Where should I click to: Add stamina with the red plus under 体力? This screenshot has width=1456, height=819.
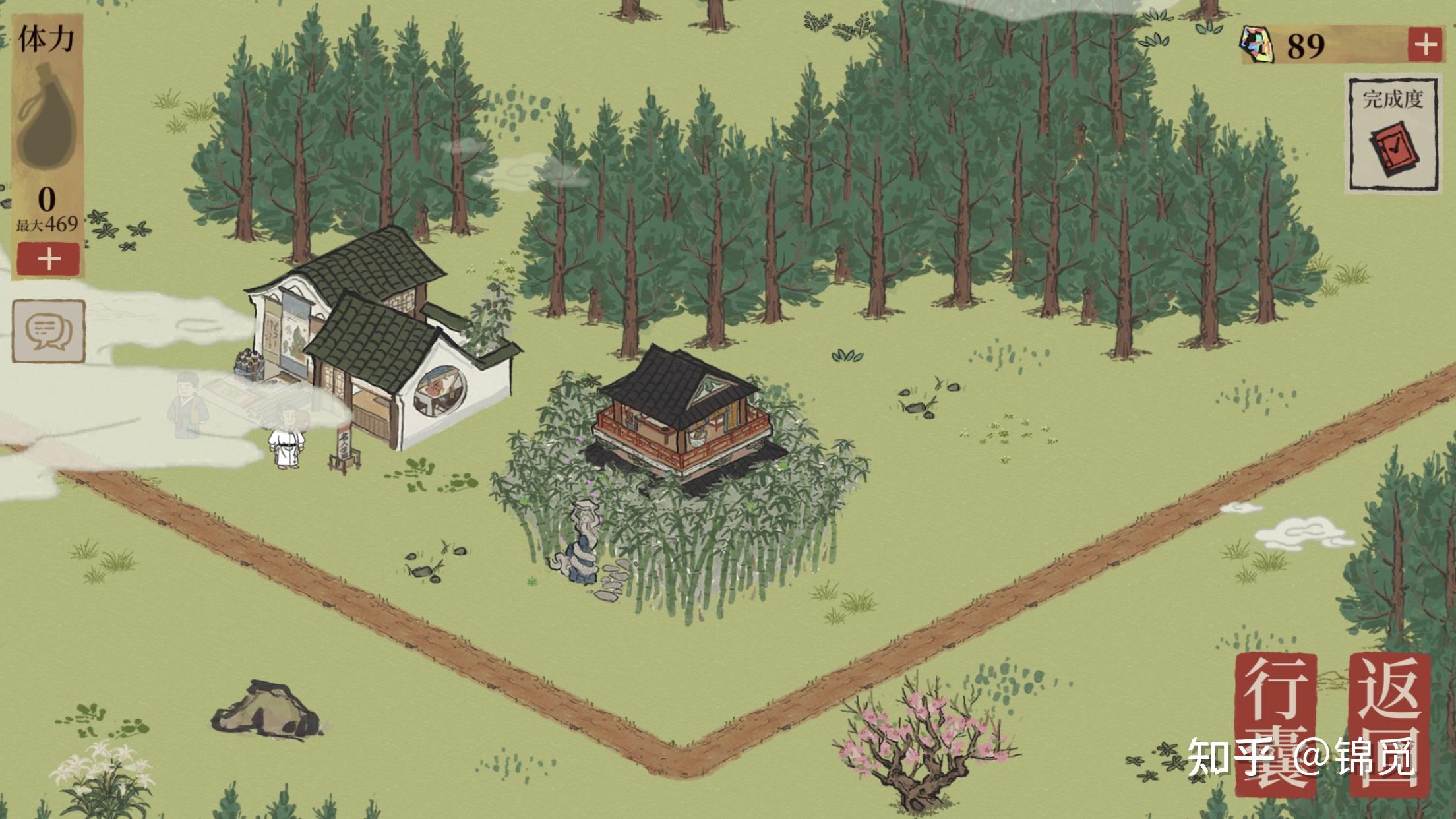pos(48,258)
